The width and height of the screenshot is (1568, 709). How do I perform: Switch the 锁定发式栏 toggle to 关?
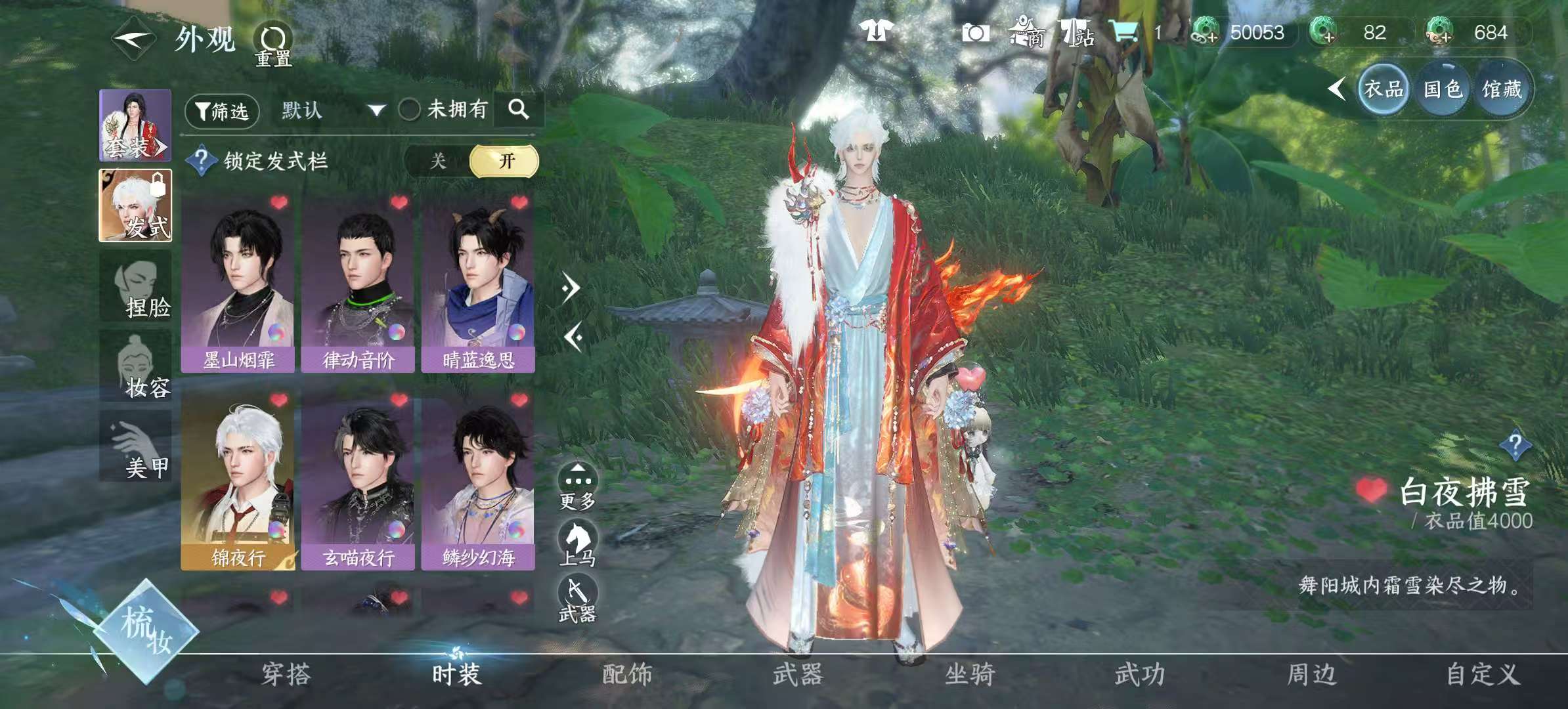(x=439, y=160)
